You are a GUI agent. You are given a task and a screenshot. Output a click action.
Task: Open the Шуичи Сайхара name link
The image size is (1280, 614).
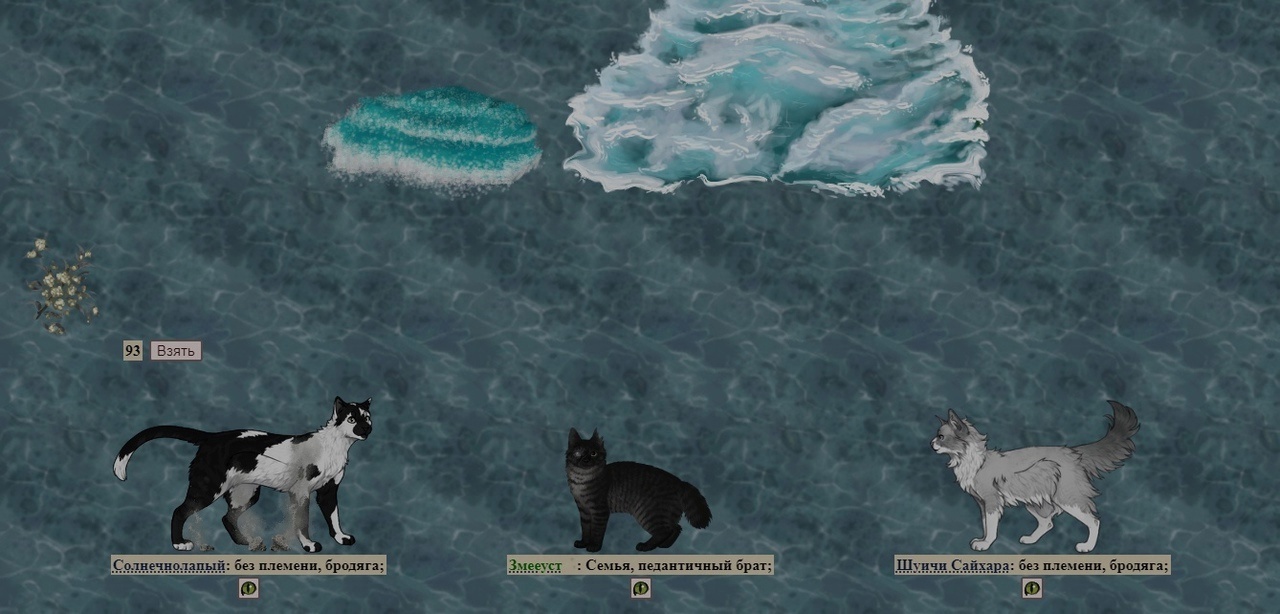(953, 566)
